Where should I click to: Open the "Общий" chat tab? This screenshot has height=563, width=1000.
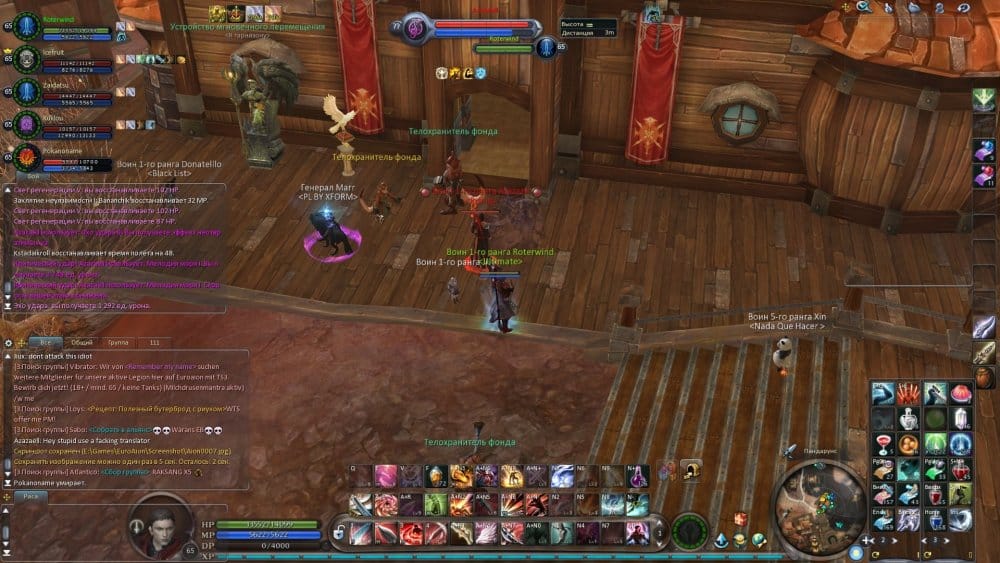tap(81, 342)
